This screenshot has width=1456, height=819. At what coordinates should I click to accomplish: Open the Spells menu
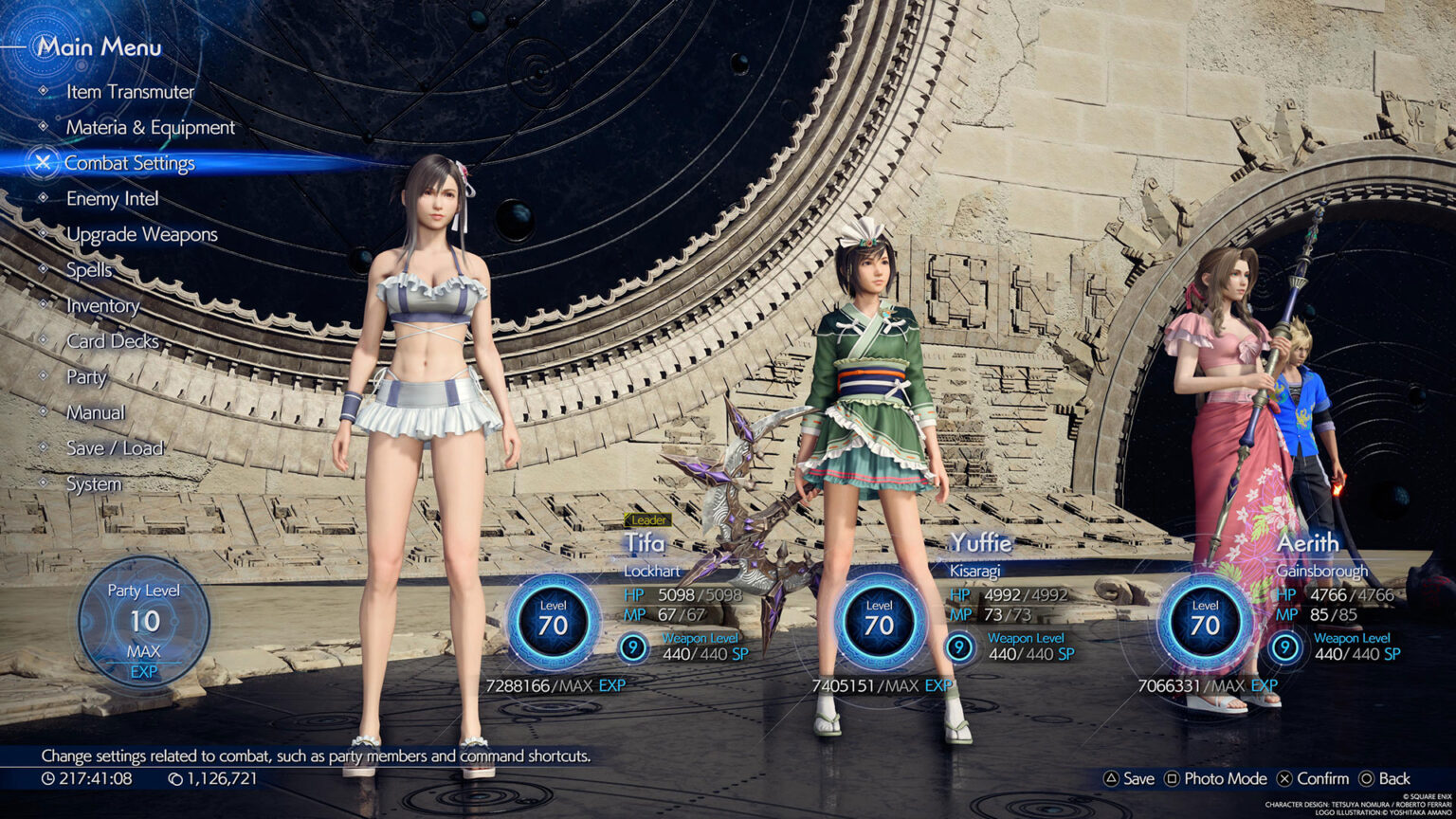(88, 270)
